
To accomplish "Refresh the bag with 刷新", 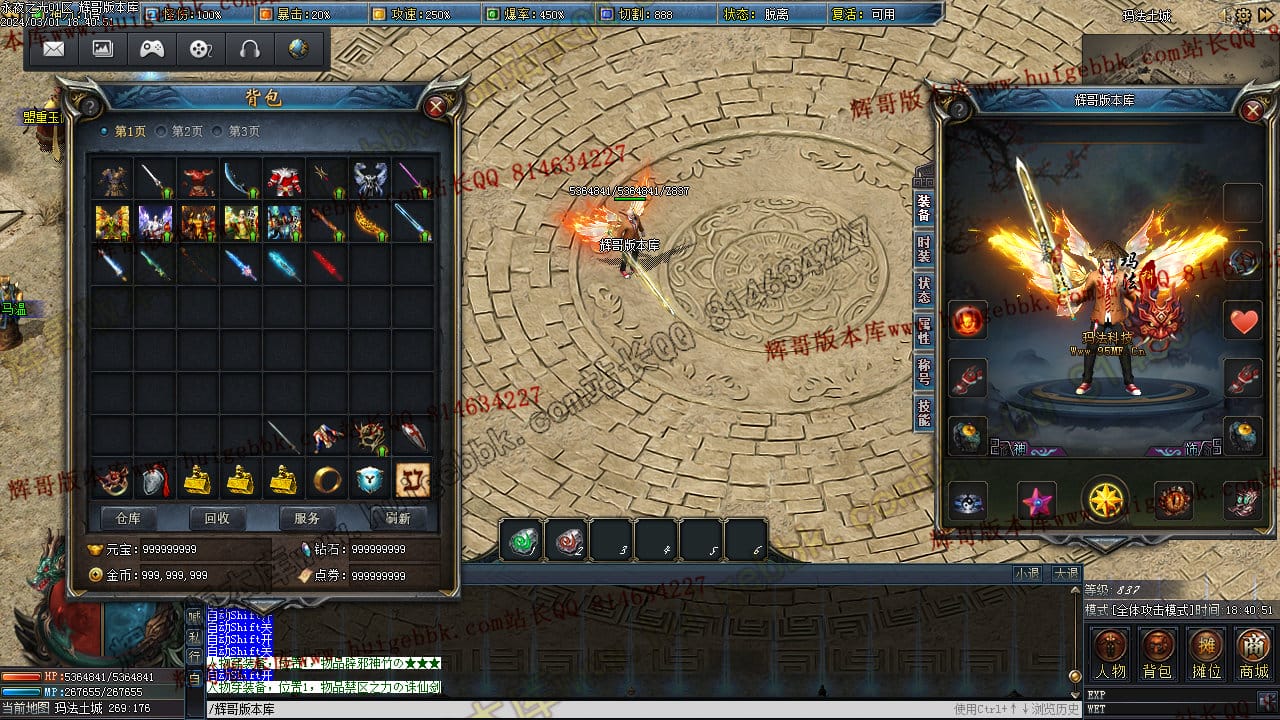I will coord(397,518).
